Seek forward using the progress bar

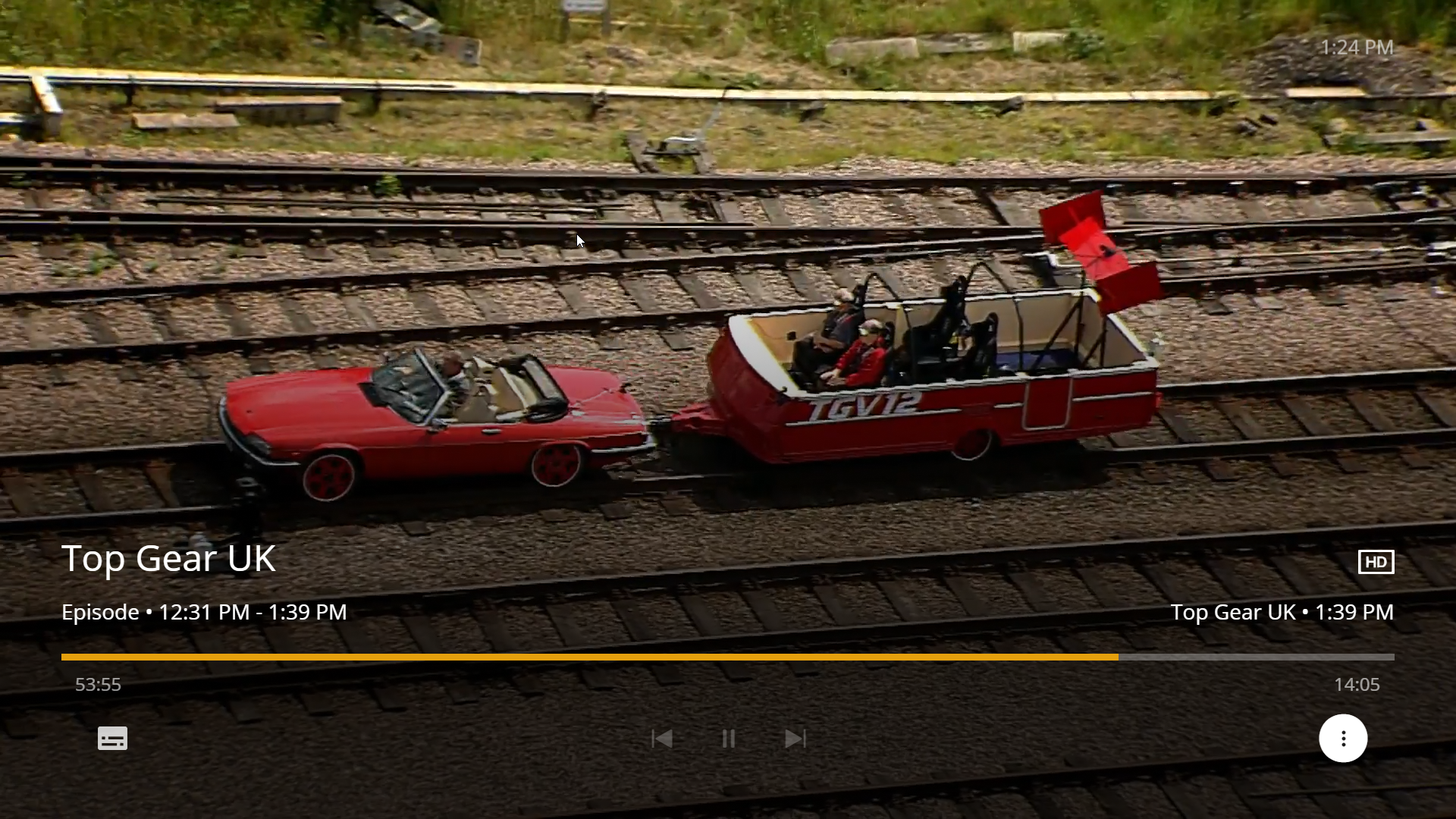coord(1213,657)
